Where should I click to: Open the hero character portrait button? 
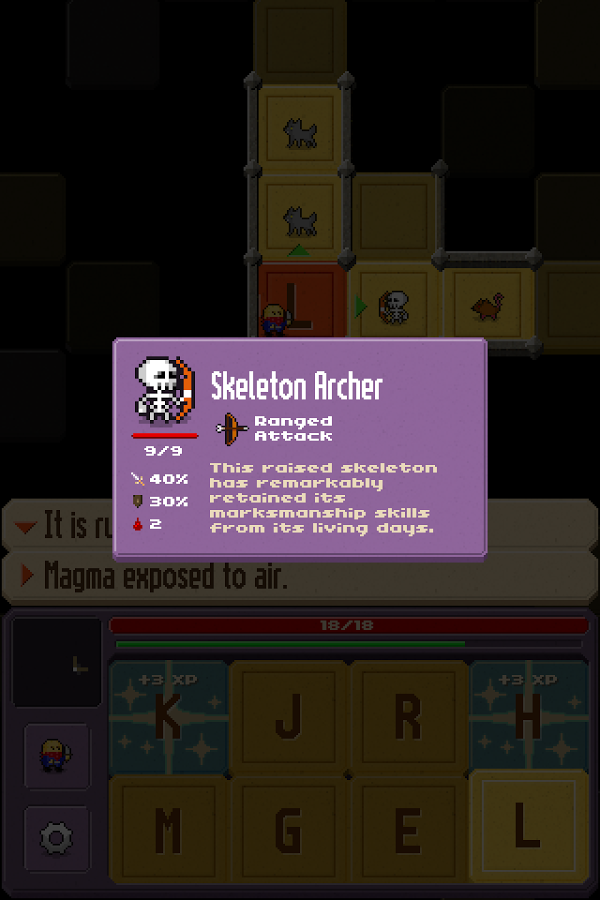57,755
